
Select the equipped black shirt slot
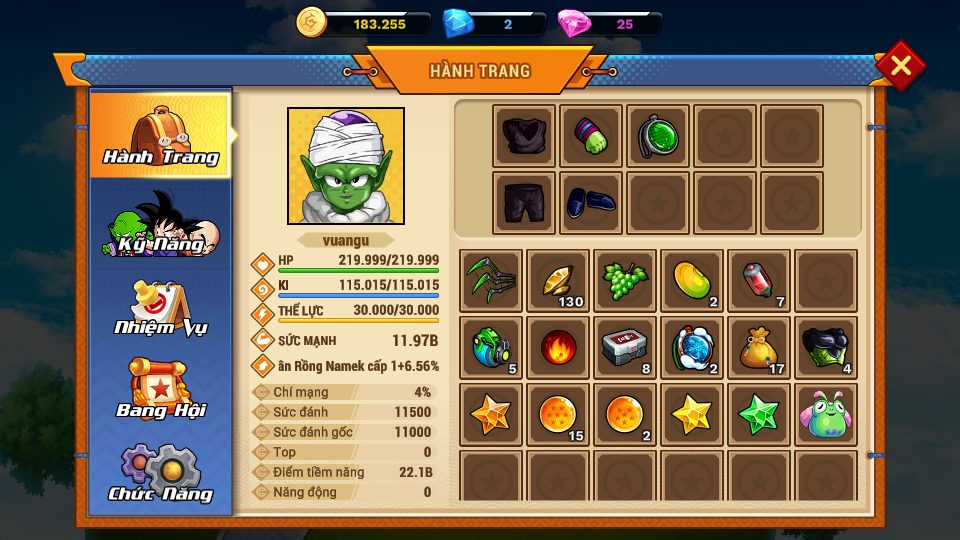[x=524, y=136]
